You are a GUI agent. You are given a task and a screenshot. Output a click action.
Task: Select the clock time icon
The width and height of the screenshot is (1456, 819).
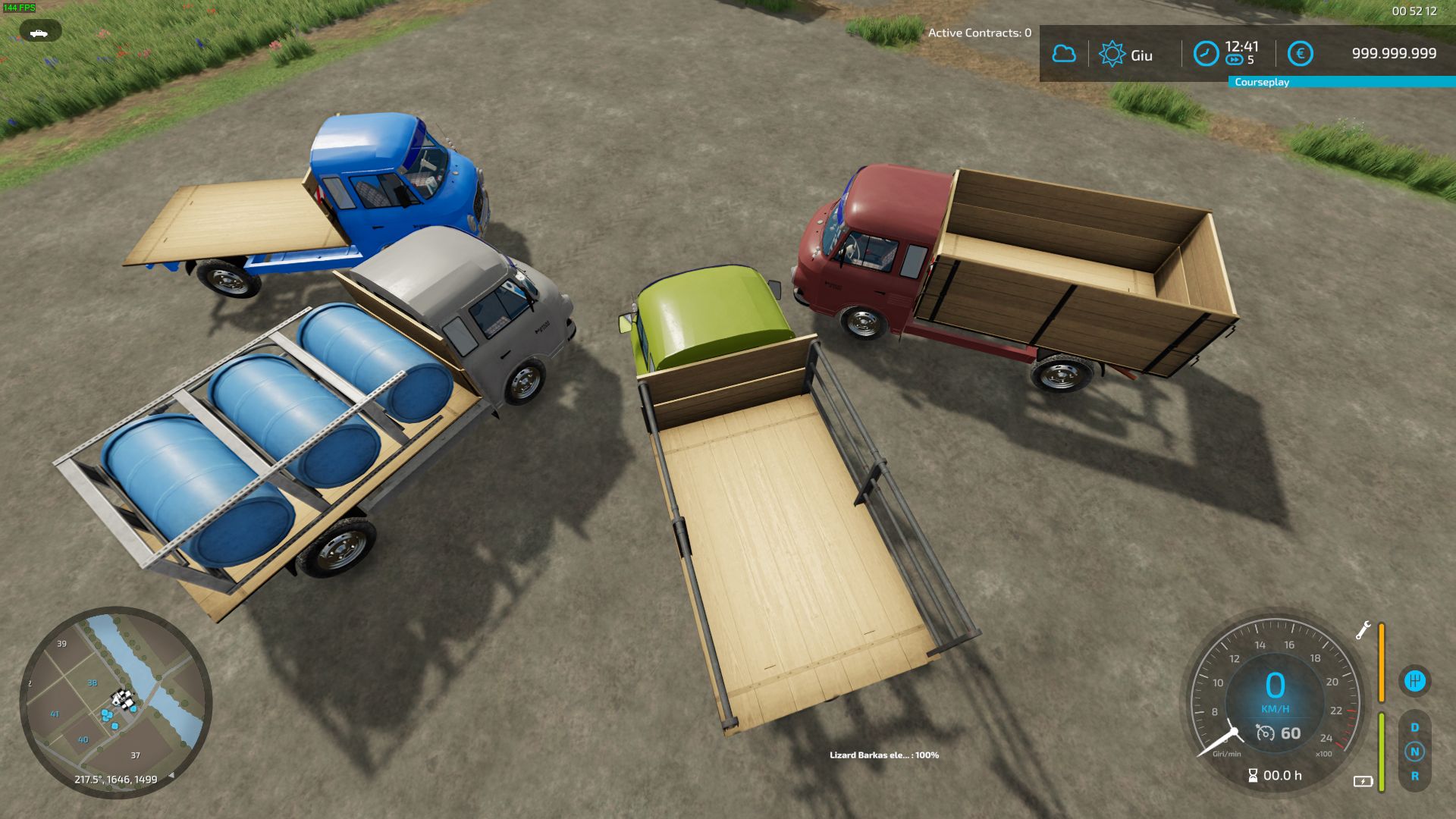click(x=1206, y=54)
